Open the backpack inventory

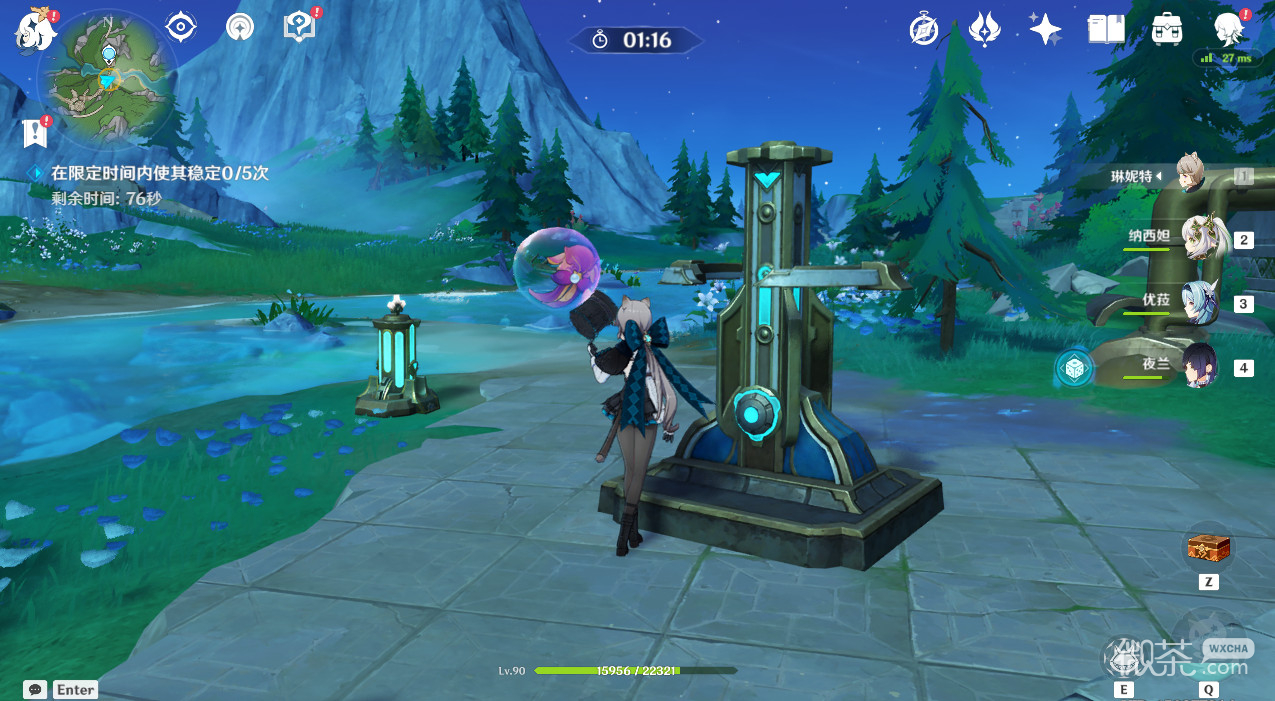point(1167,30)
